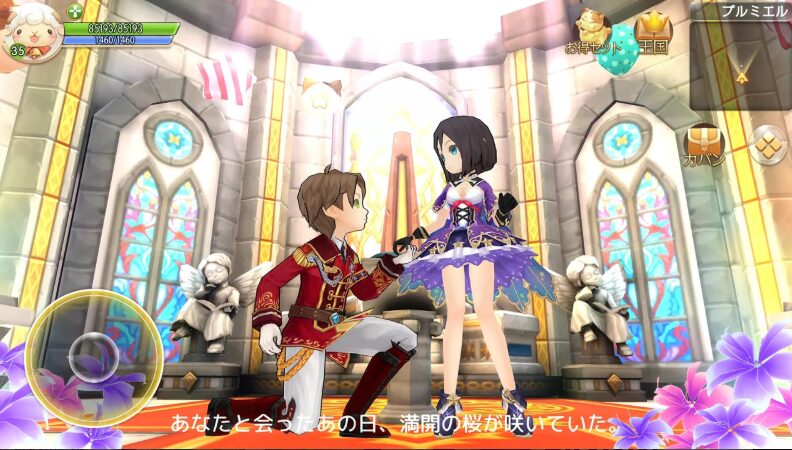Open the カバン bag inventory

tap(704, 145)
